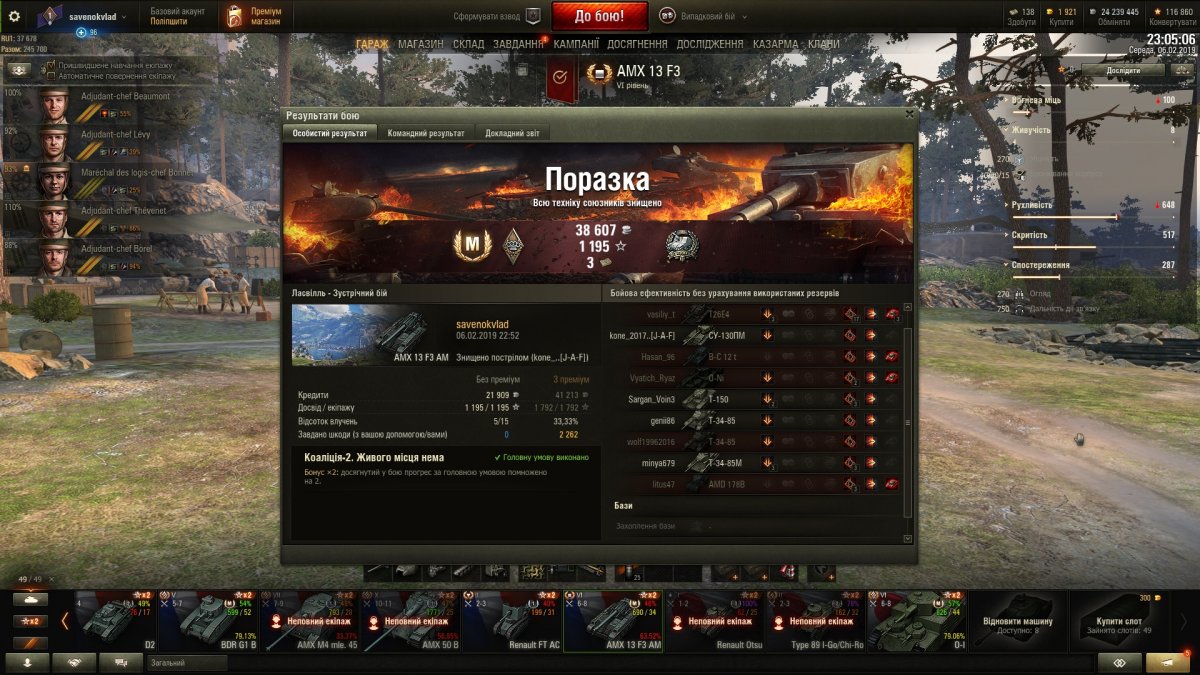The height and width of the screenshot is (675, 1200).
Task: Switch to the Командний результат tab
Action: 425,133
